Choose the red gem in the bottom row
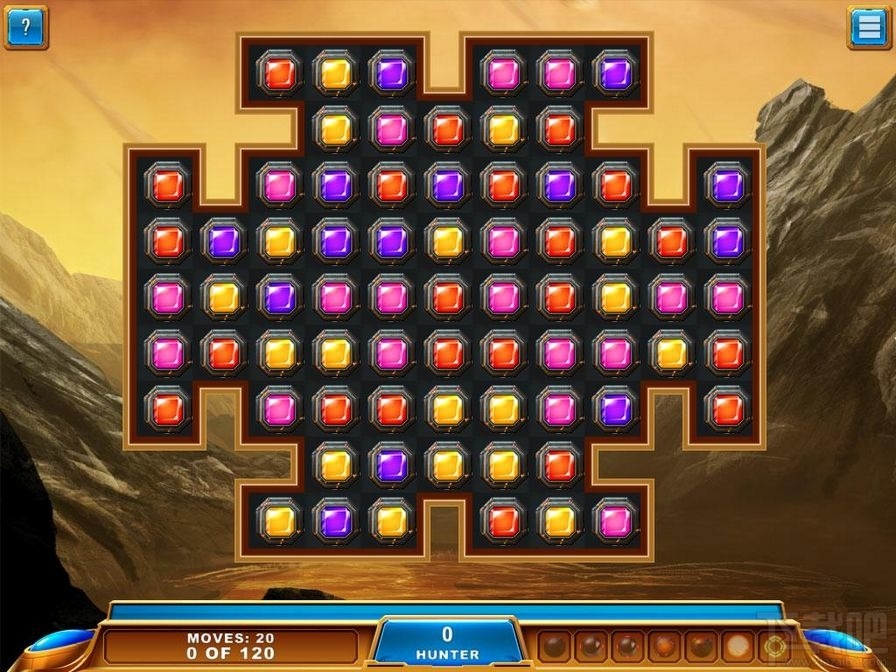 click(503, 519)
